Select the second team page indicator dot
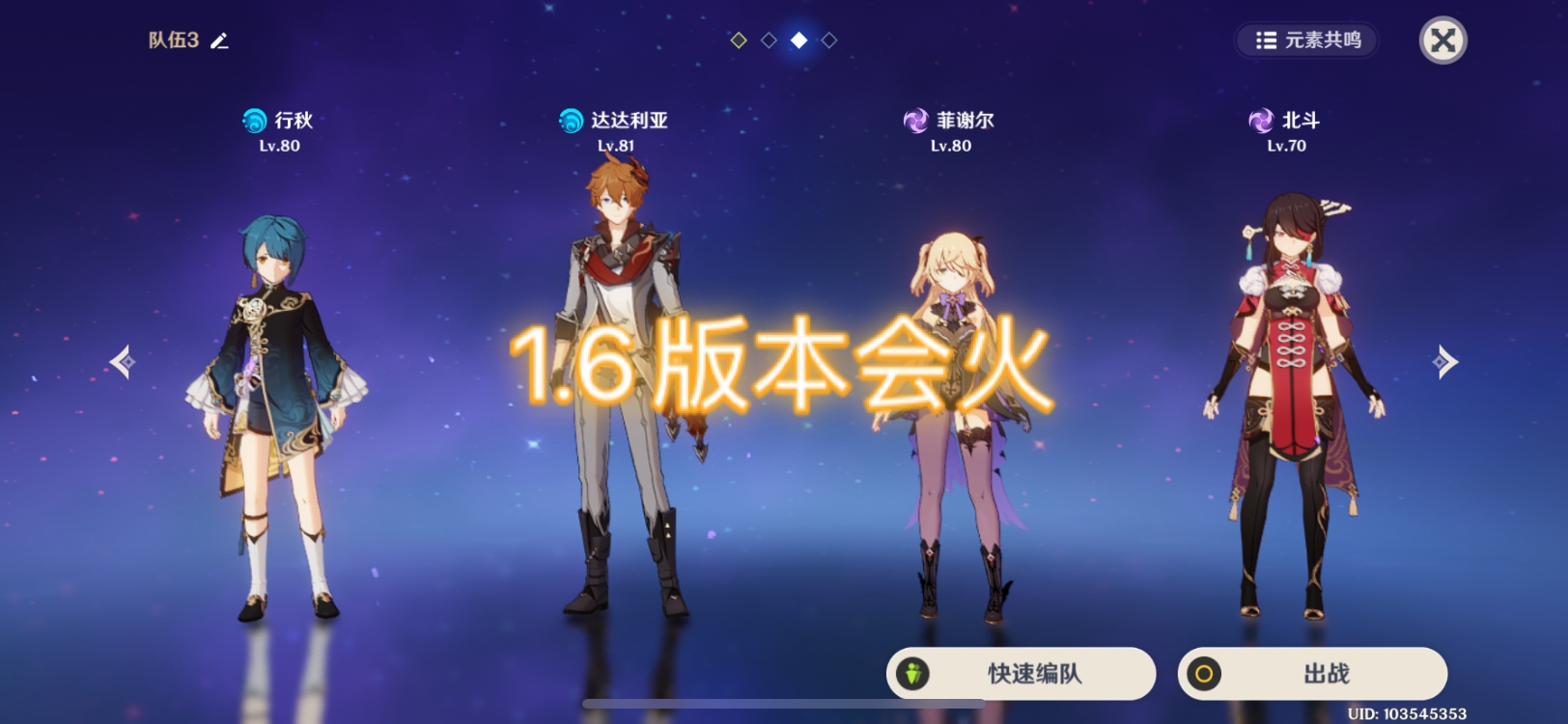Image resolution: width=1568 pixels, height=724 pixels. coord(767,41)
